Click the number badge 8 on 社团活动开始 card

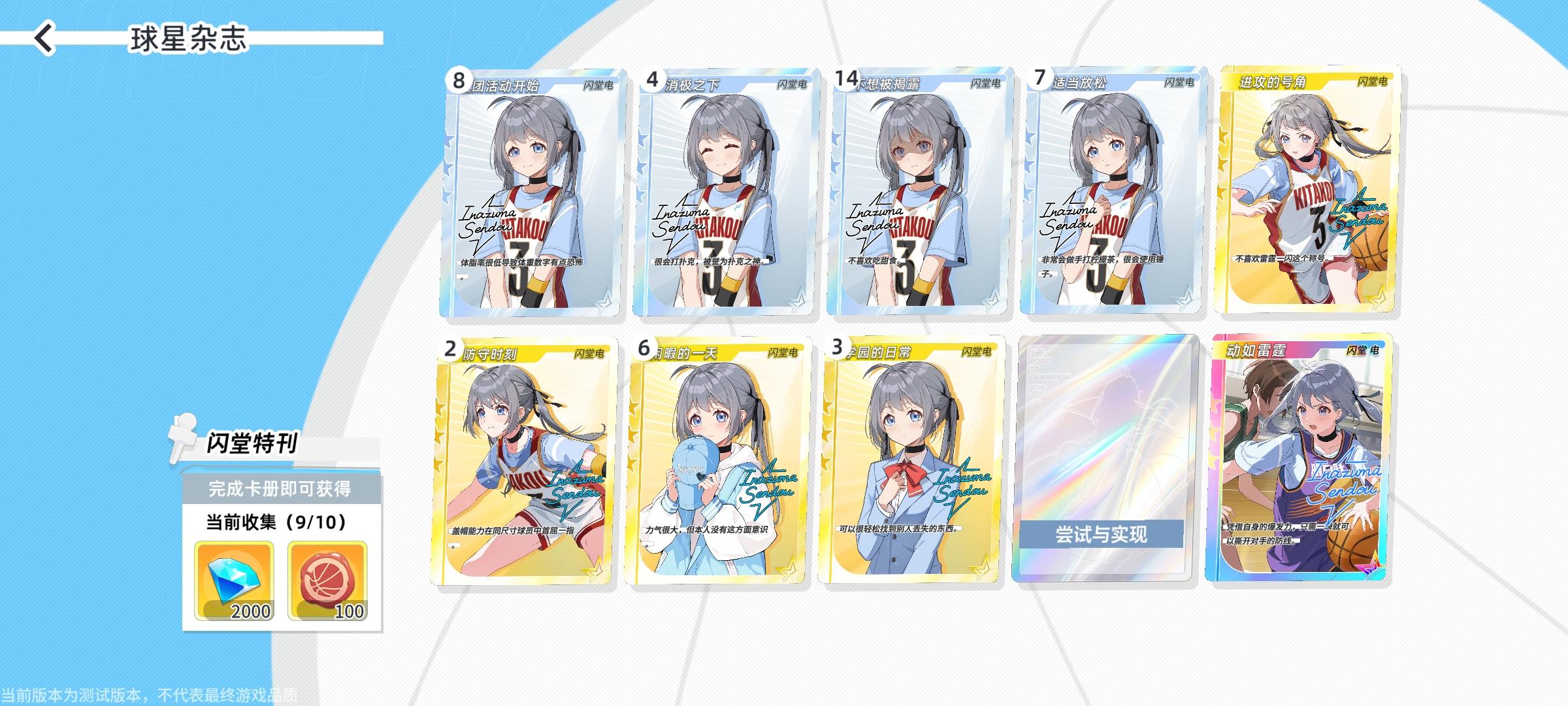[459, 80]
